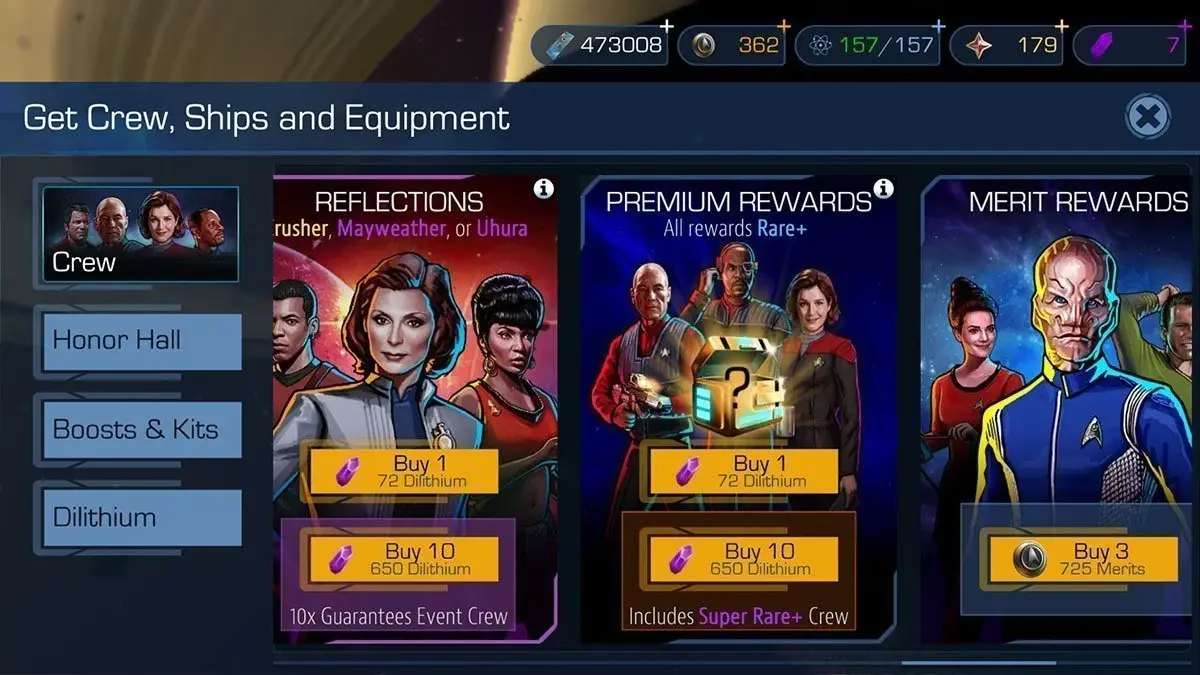Buy 10 Premium Rewards packs for 650 Dilithium
1200x675 pixels.
click(x=742, y=559)
